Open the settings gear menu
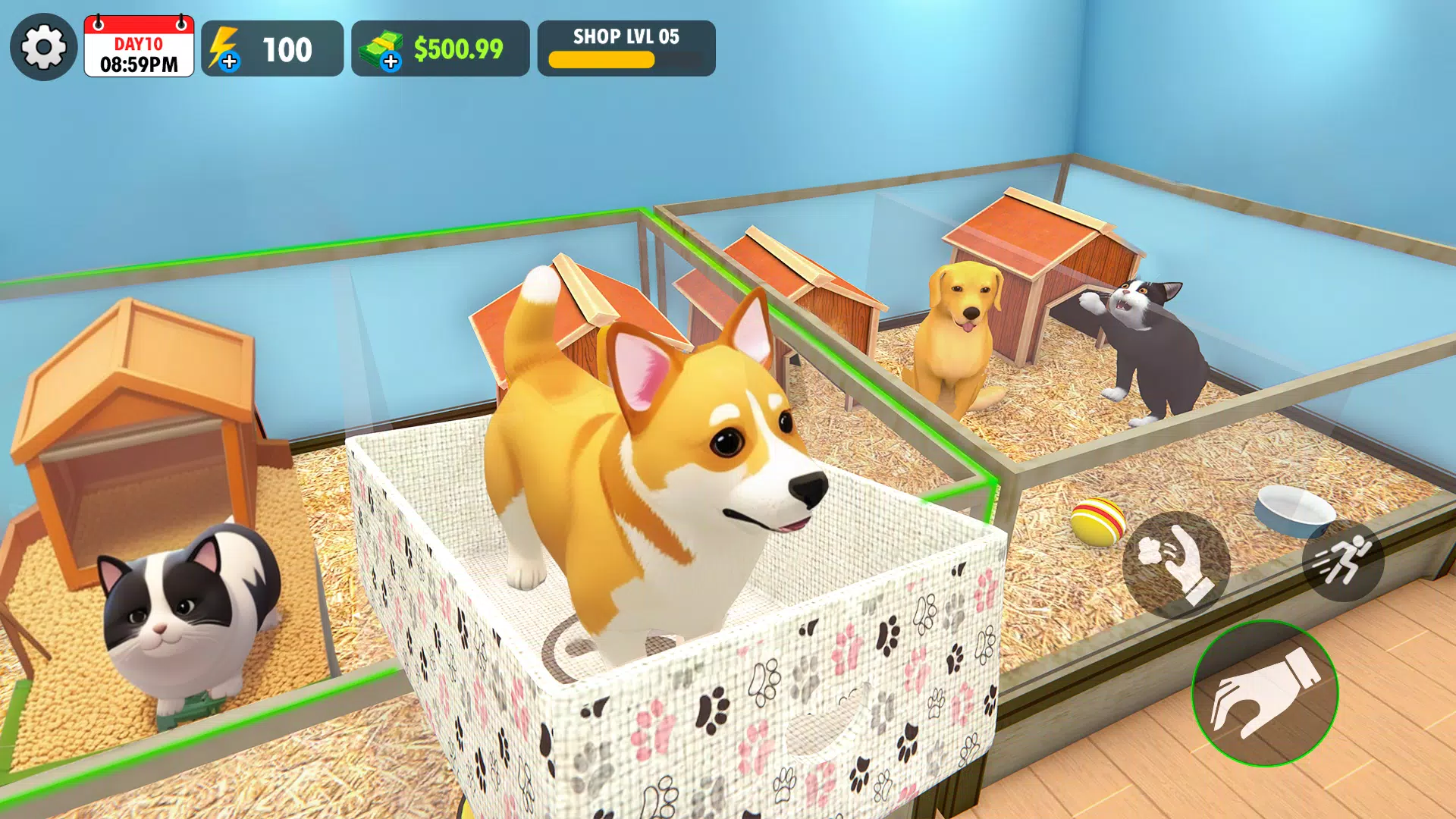Viewport: 1456px width, 819px height. (x=45, y=47)
